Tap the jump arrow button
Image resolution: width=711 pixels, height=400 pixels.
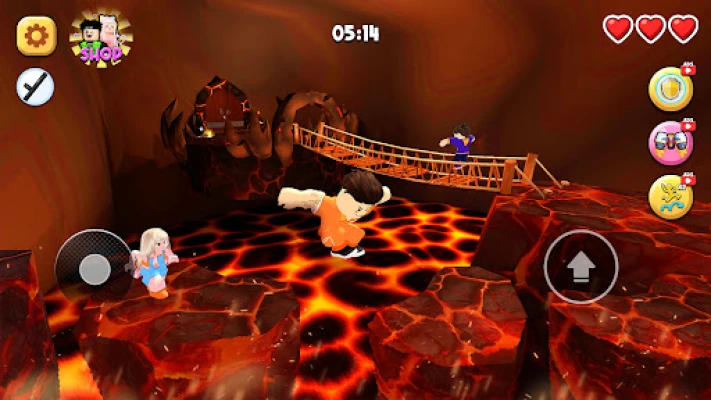point(581,267)
